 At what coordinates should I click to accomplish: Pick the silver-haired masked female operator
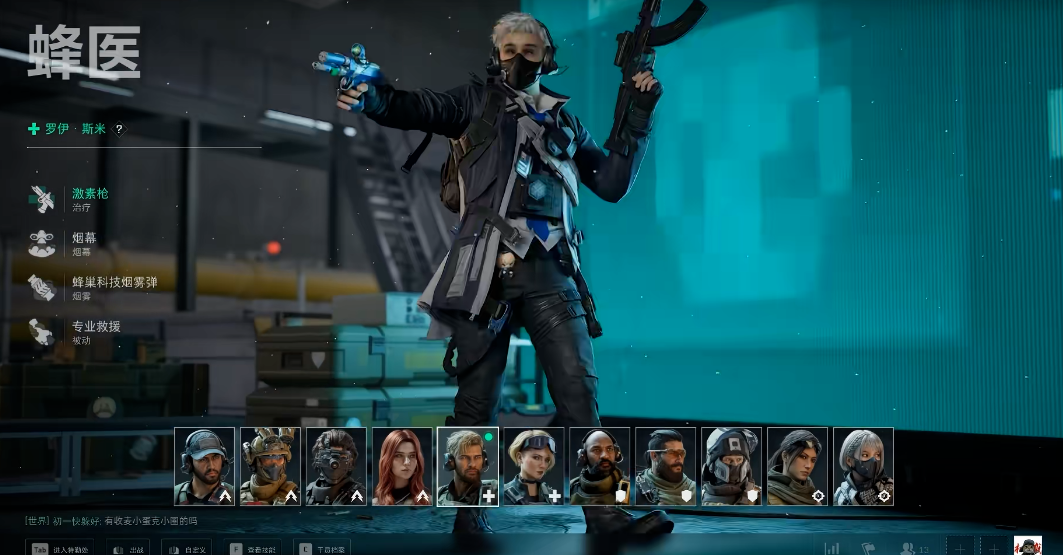(x=864, y=466)
